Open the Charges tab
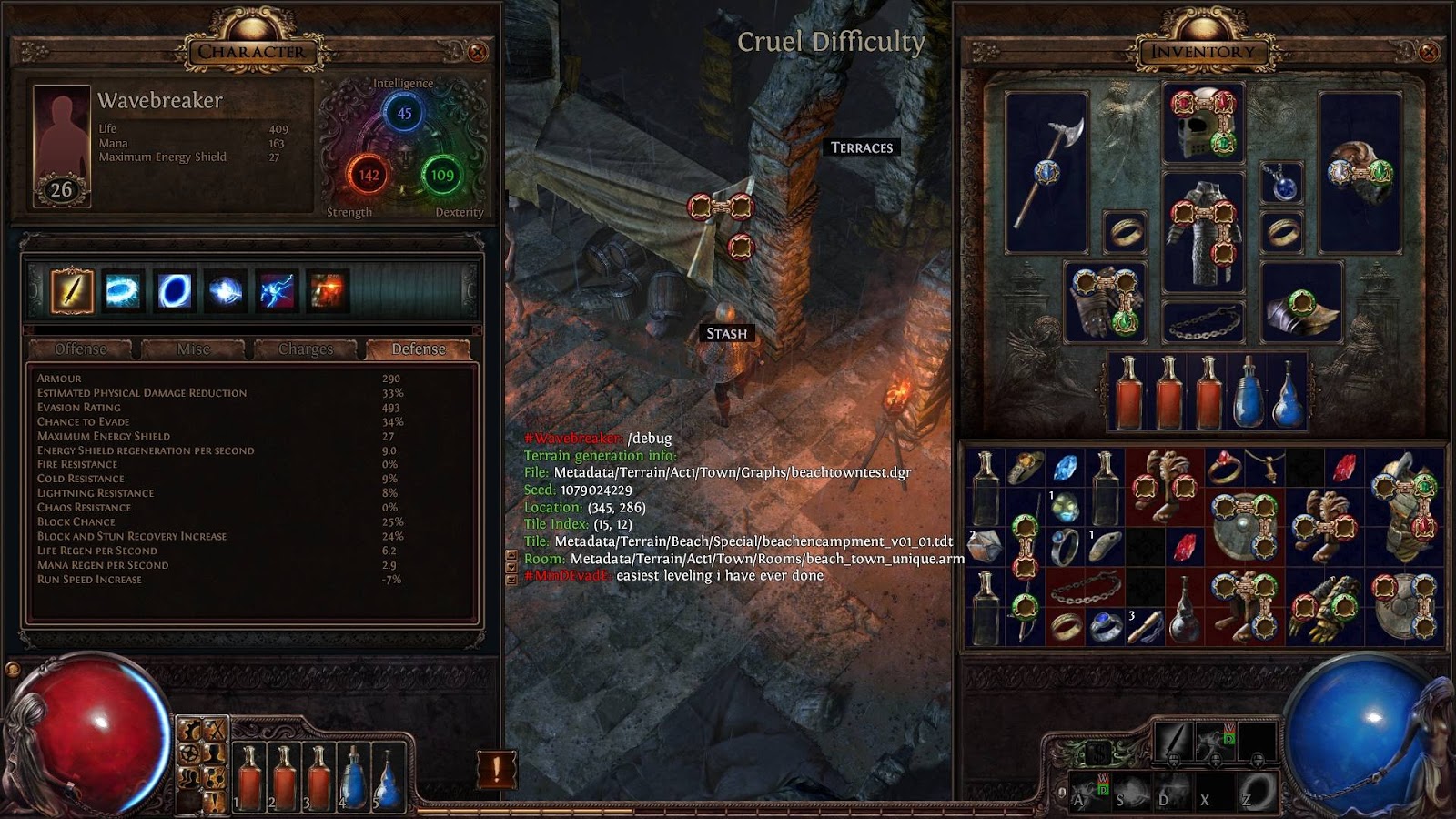The image size is (1456, 819). pyautogui.click(x=306, y=349)
